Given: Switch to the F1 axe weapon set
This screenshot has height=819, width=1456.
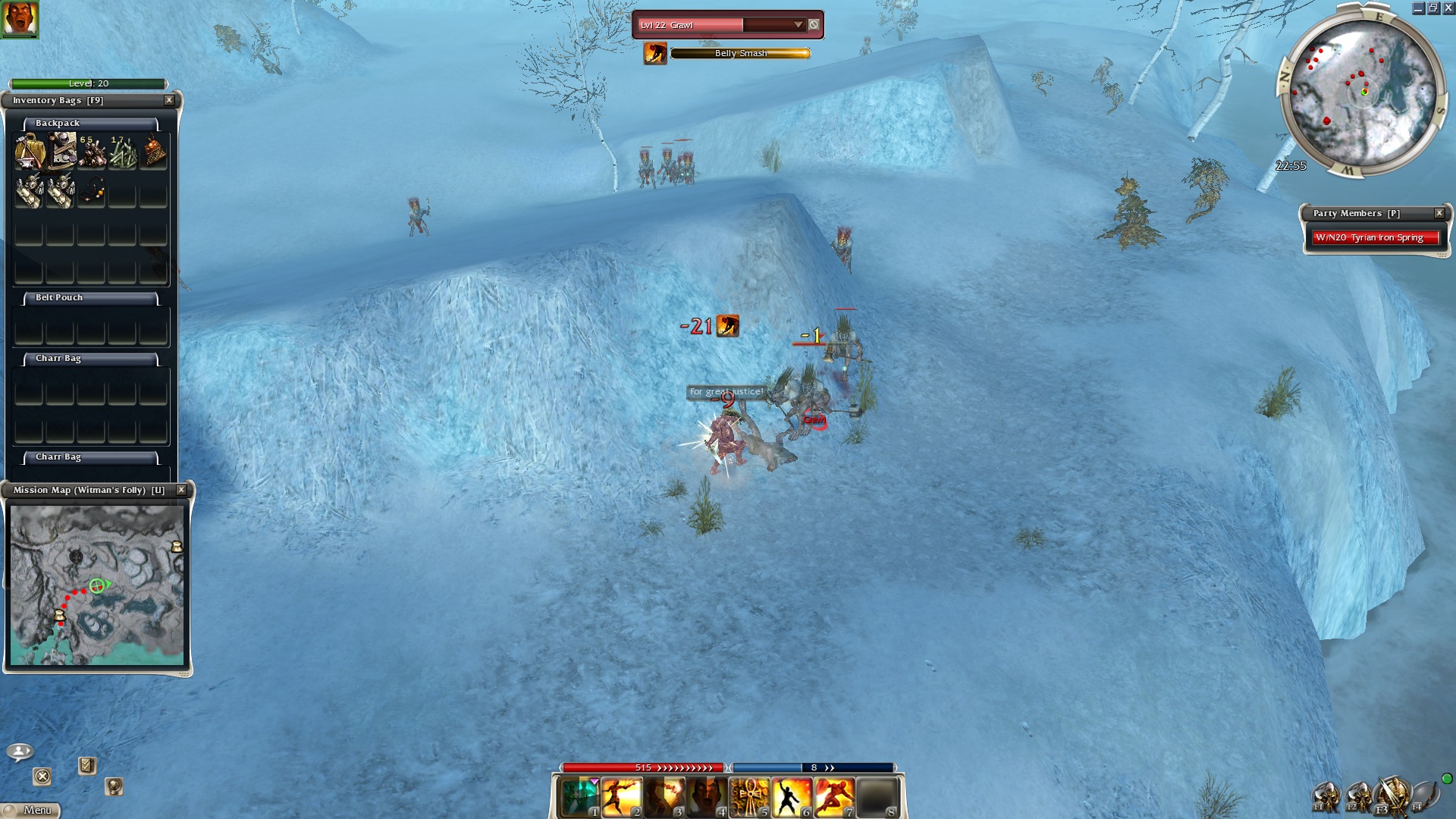Looking at the screenshot, I should point(1326,797).
